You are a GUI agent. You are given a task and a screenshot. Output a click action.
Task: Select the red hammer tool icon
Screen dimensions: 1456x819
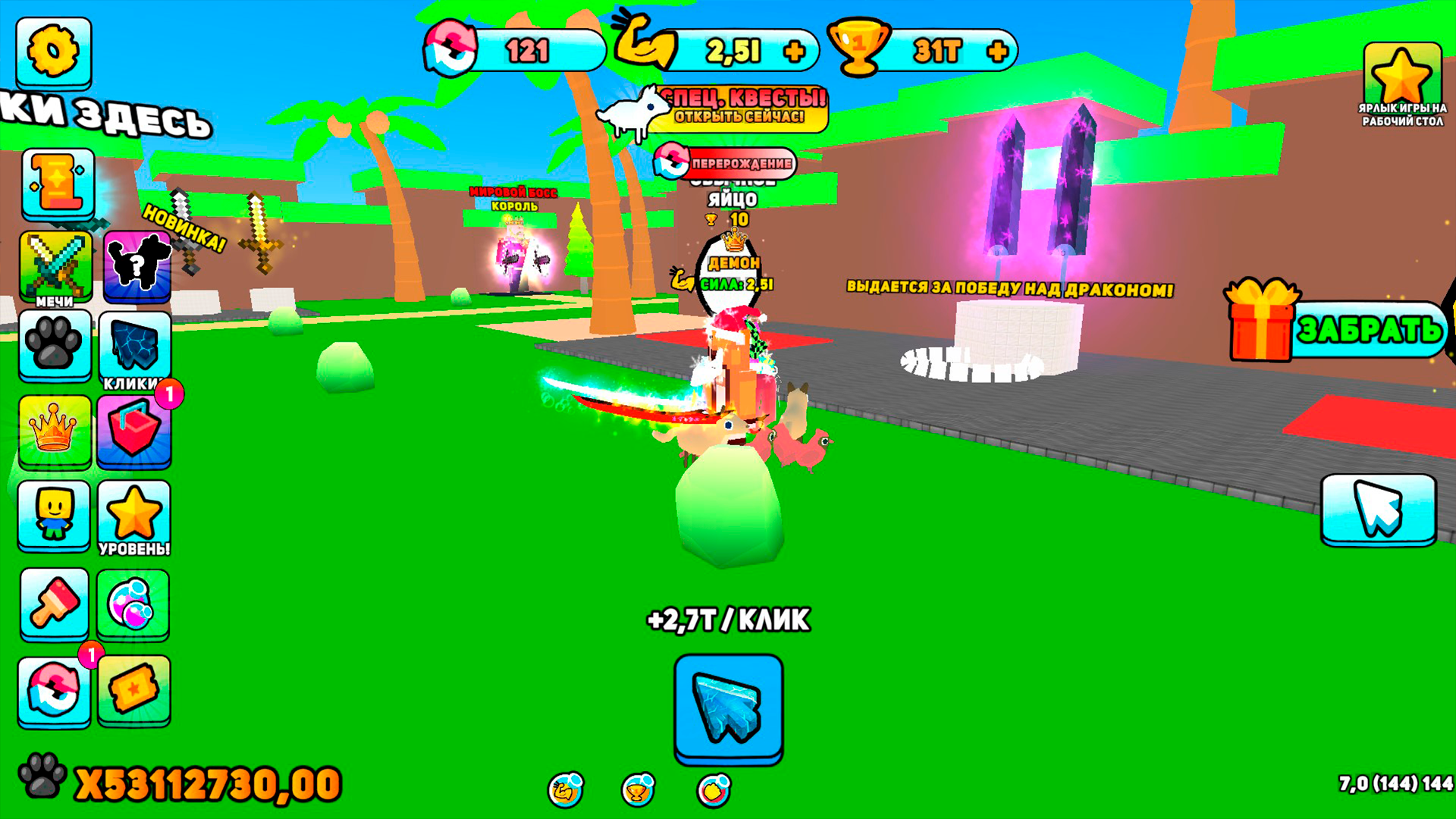pyautogui.click(x=54, y=604)
